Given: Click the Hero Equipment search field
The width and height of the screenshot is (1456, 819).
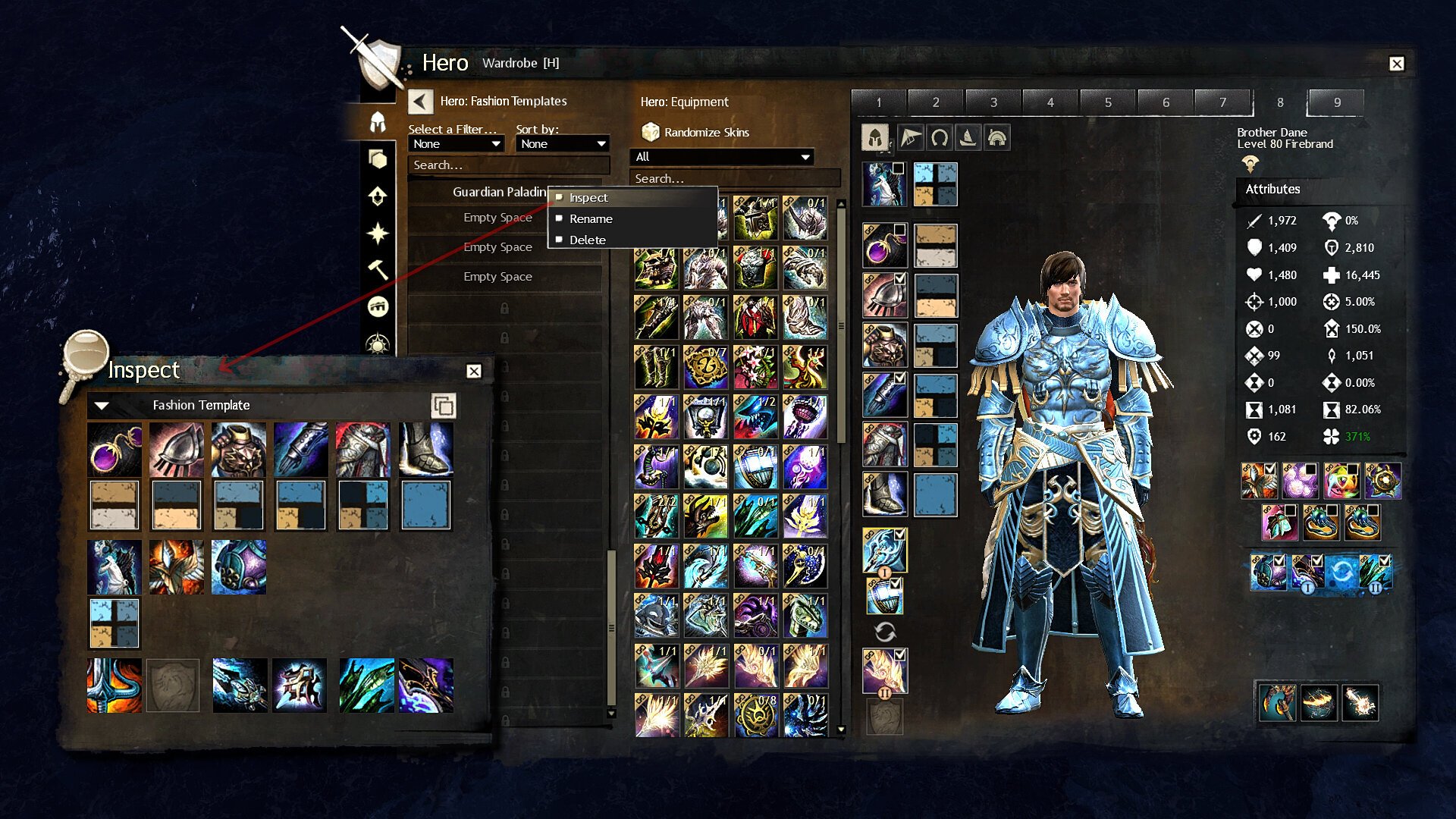Looking at the screenshot, I should point(734,179).
